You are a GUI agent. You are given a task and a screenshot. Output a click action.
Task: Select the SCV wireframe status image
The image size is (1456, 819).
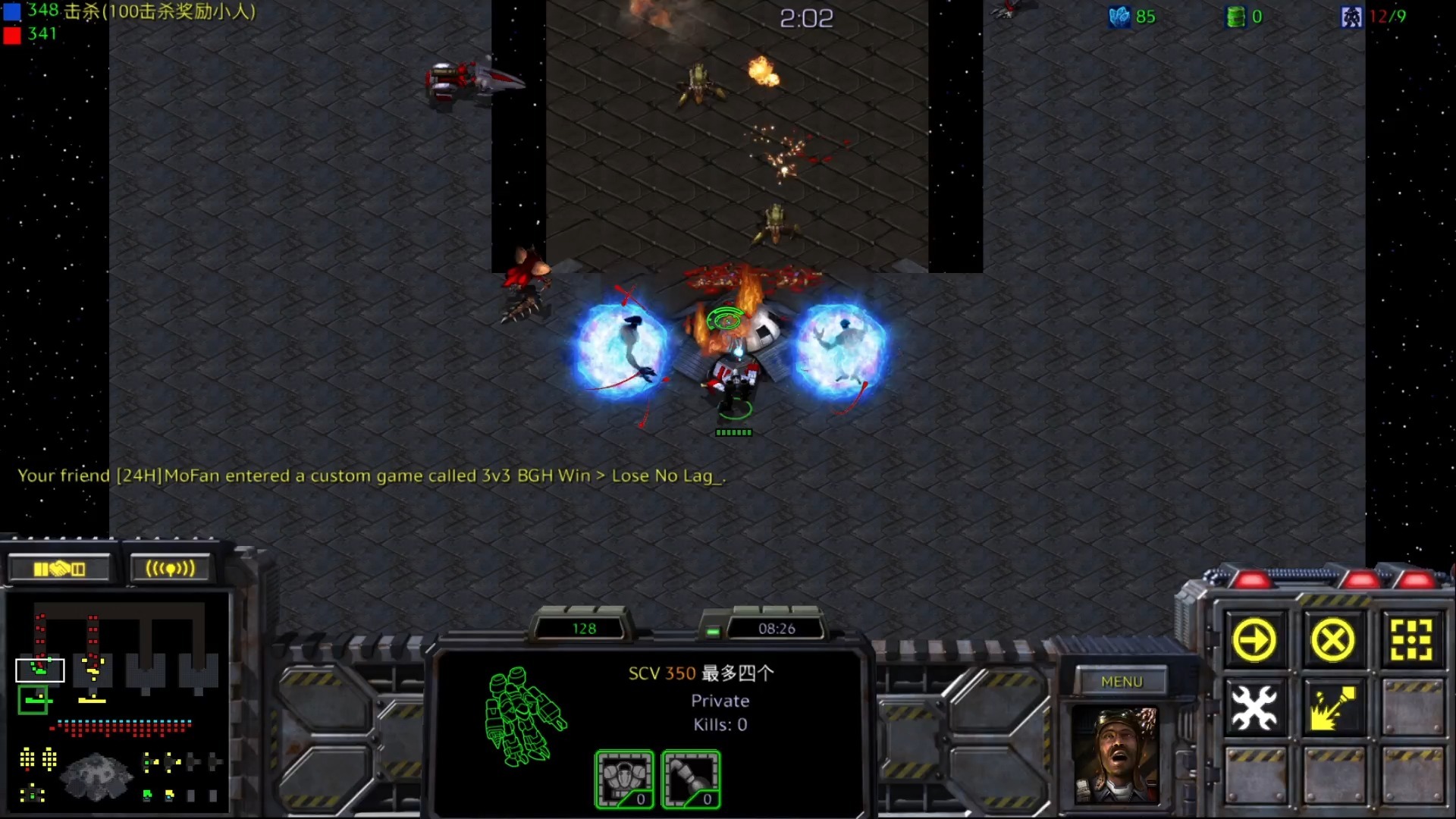[x=524, y=717]
